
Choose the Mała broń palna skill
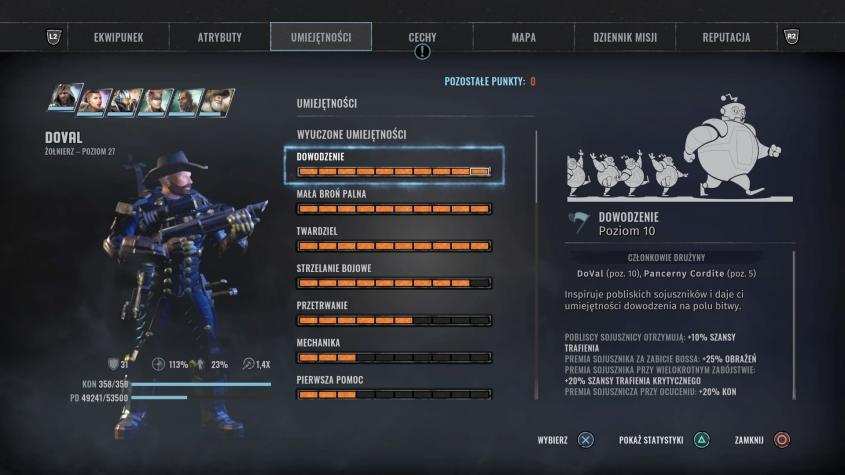tap(394, 202)
